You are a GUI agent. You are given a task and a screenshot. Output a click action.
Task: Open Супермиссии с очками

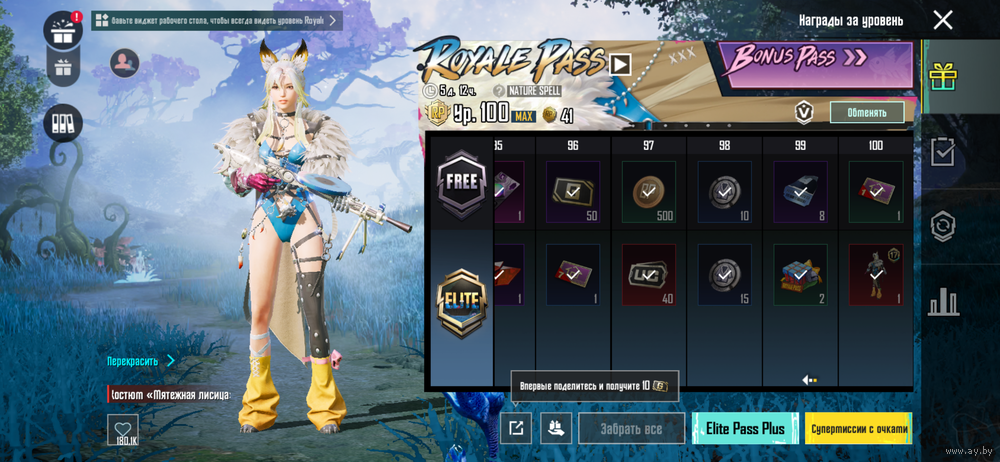[858, 428]
